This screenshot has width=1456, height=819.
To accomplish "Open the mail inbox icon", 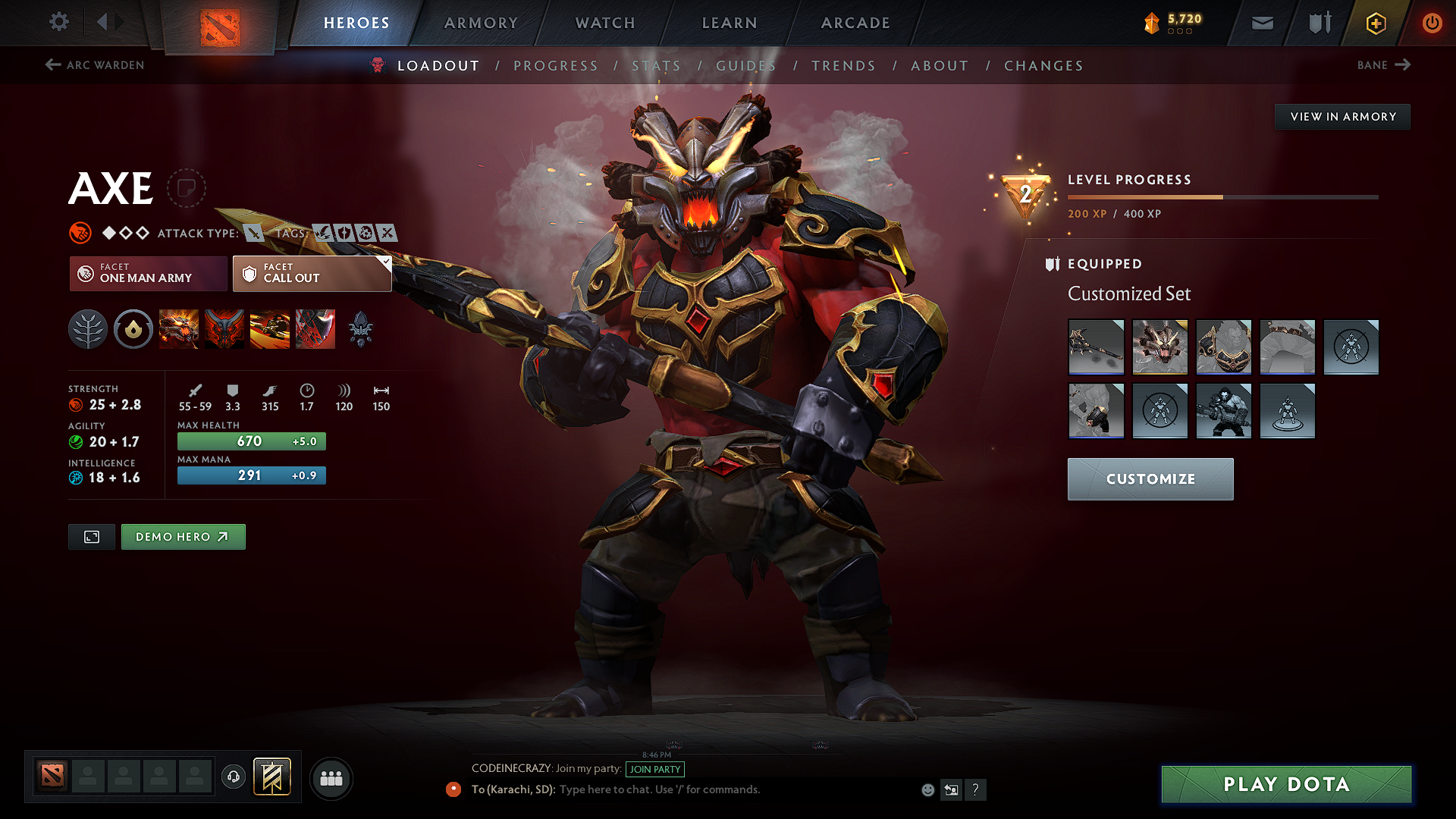I will 1261,22.
